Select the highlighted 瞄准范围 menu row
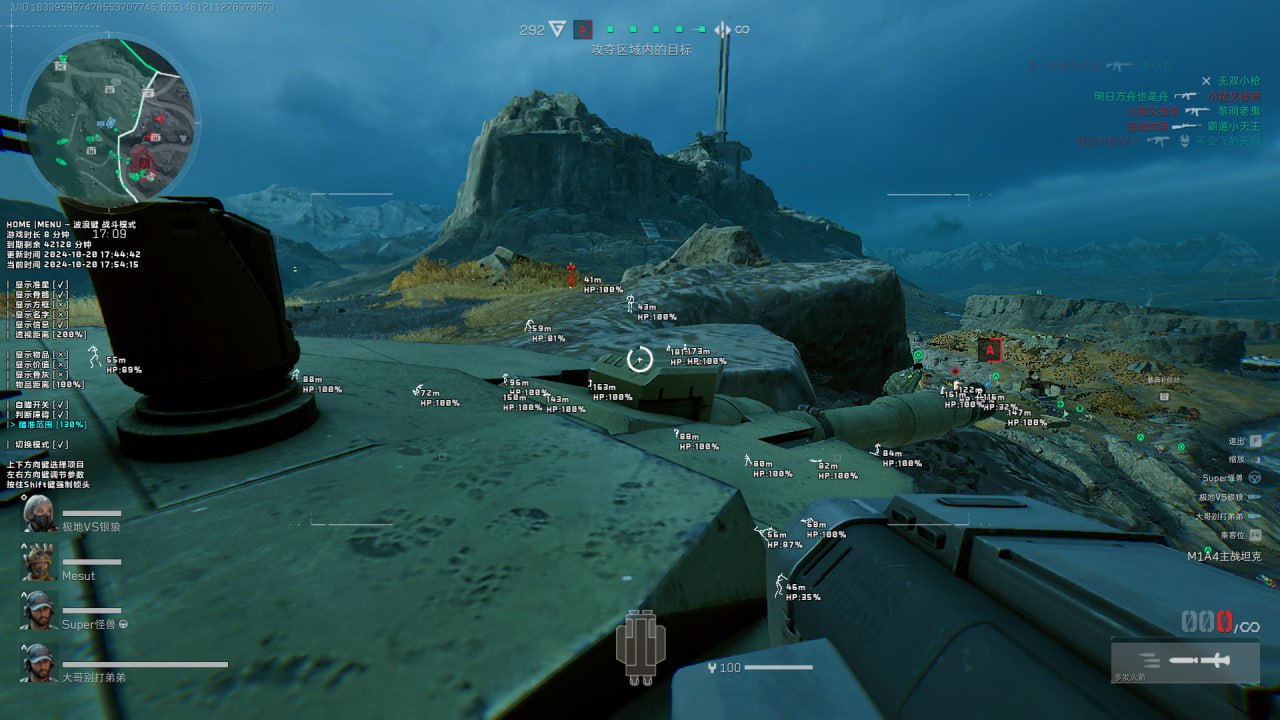The height and width of the screenshot is (720, 1280). coord(50,425)
